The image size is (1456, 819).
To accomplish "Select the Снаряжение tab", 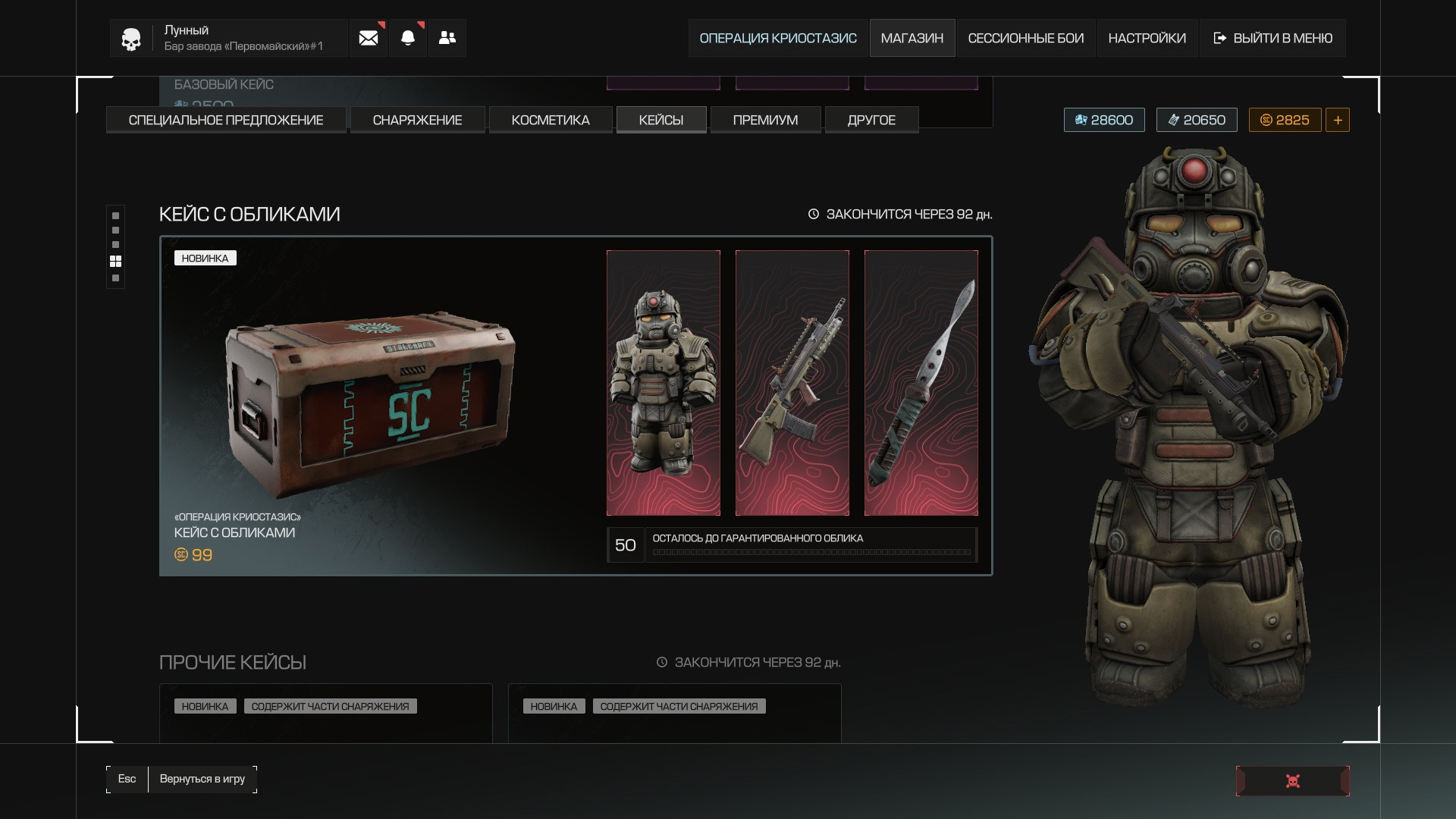I will click(417, 120).
